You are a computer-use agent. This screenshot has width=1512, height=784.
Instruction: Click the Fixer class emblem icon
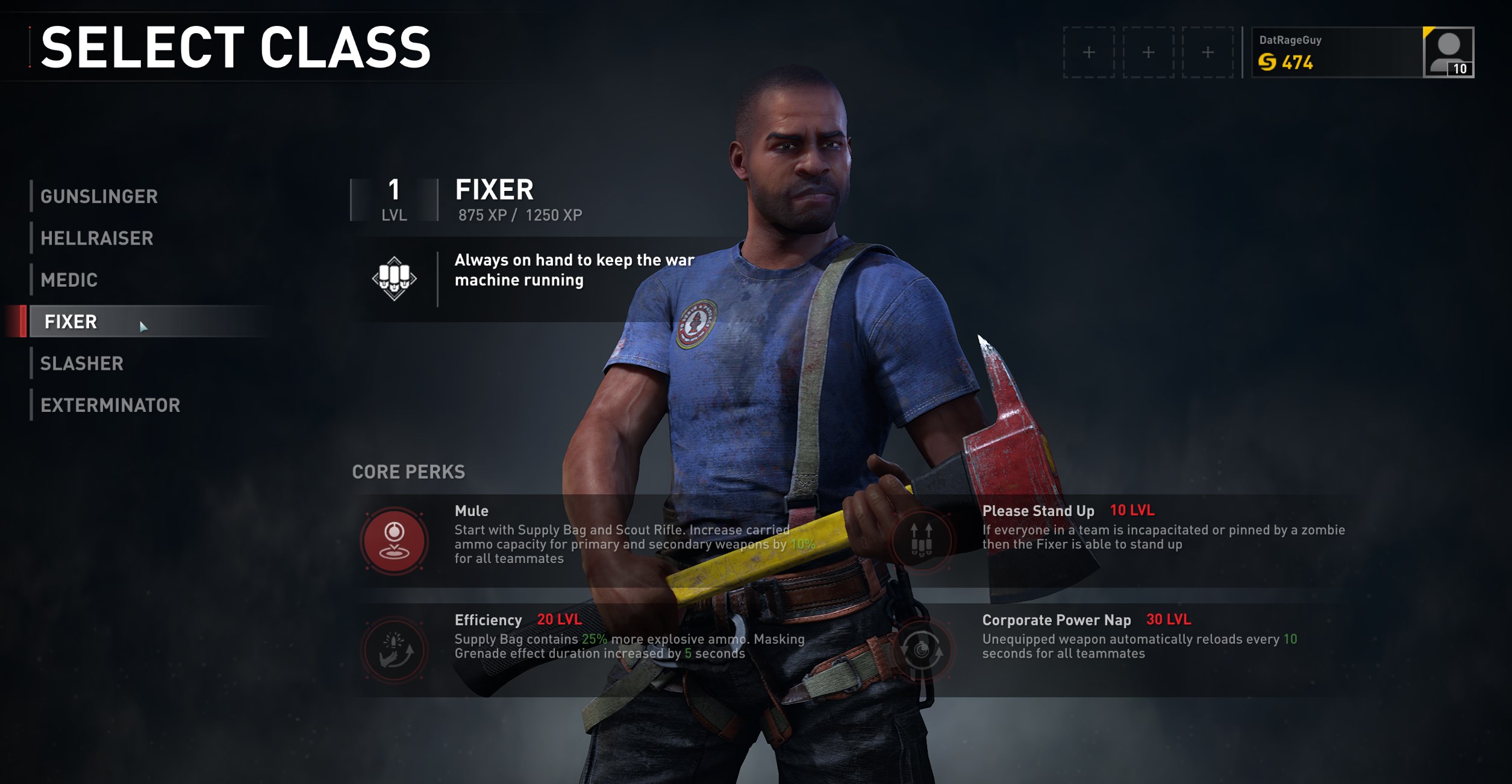(x=394, y=278)
